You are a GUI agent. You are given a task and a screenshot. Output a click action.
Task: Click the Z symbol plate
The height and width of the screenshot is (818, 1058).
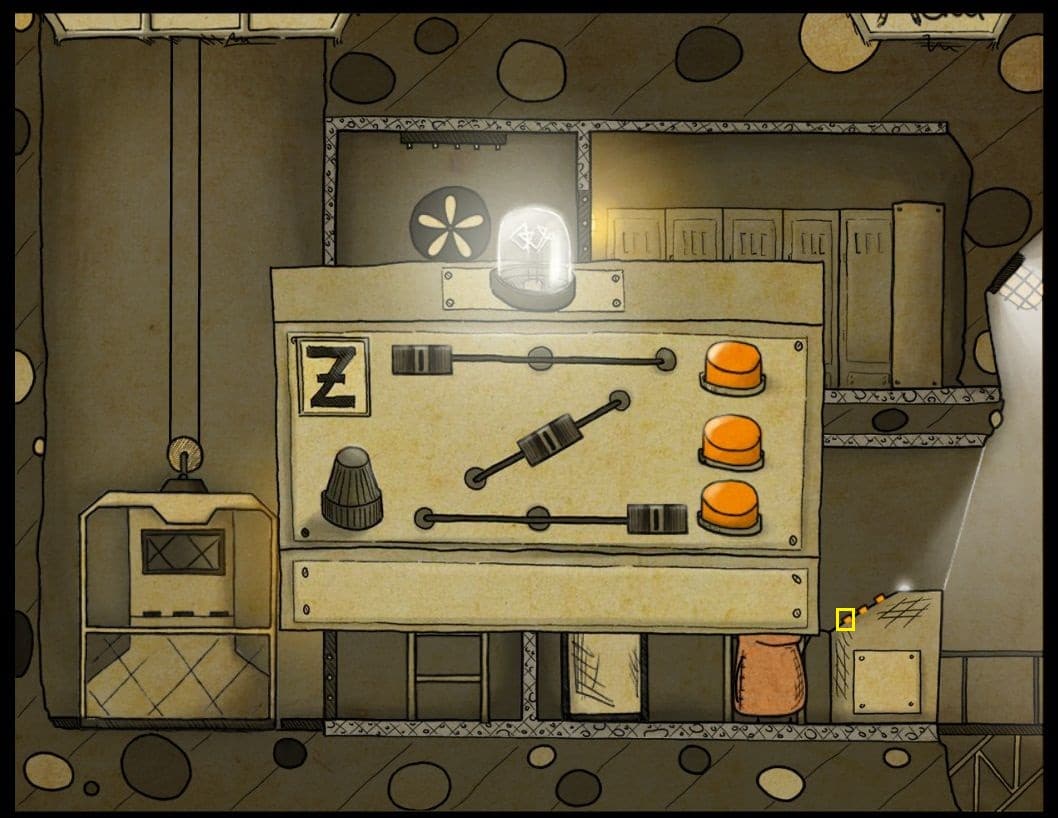333,376
